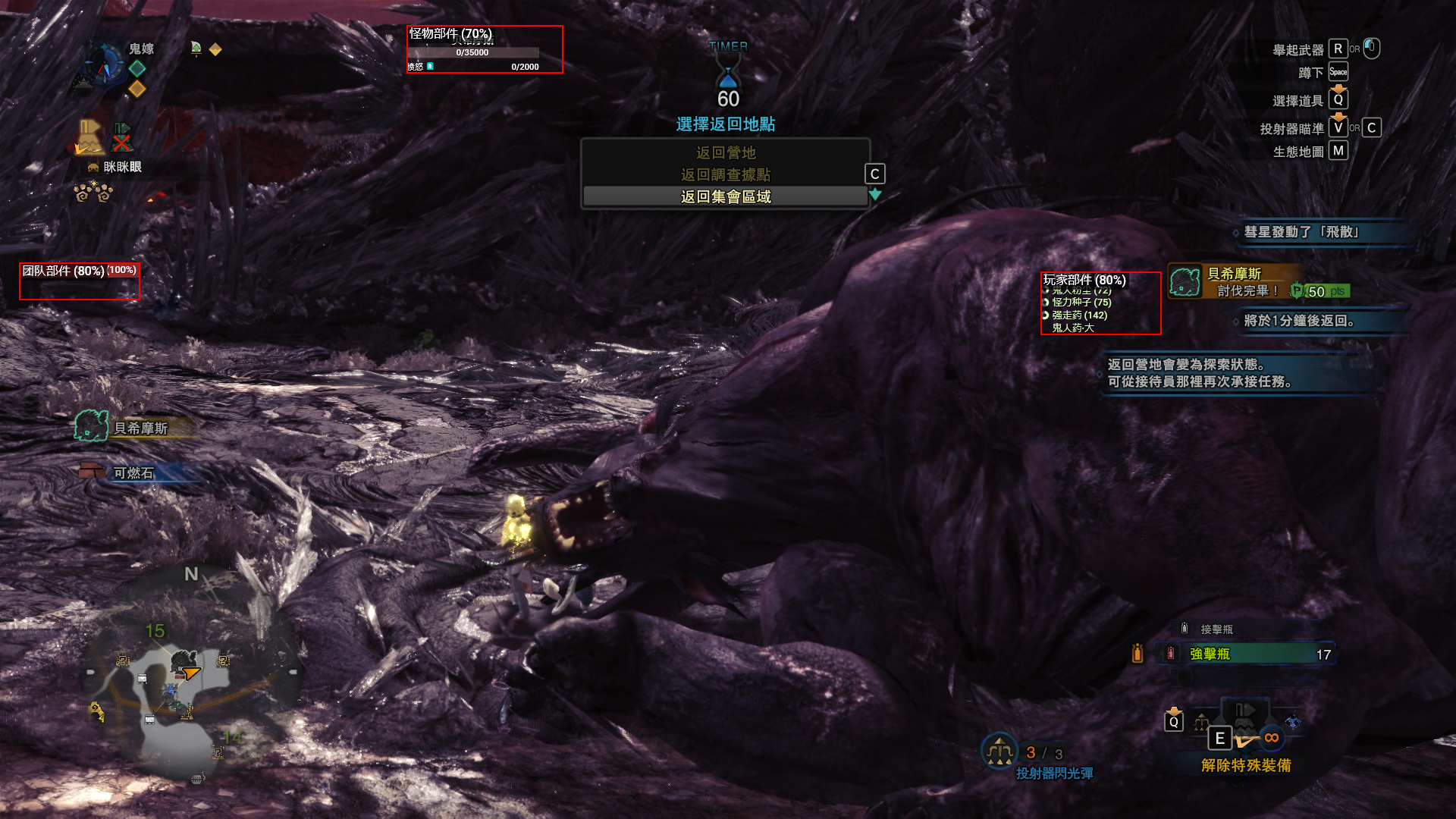Open the 玩家部件 overlay panel
The image size is (1456, 819).
tap(1100, 303)
